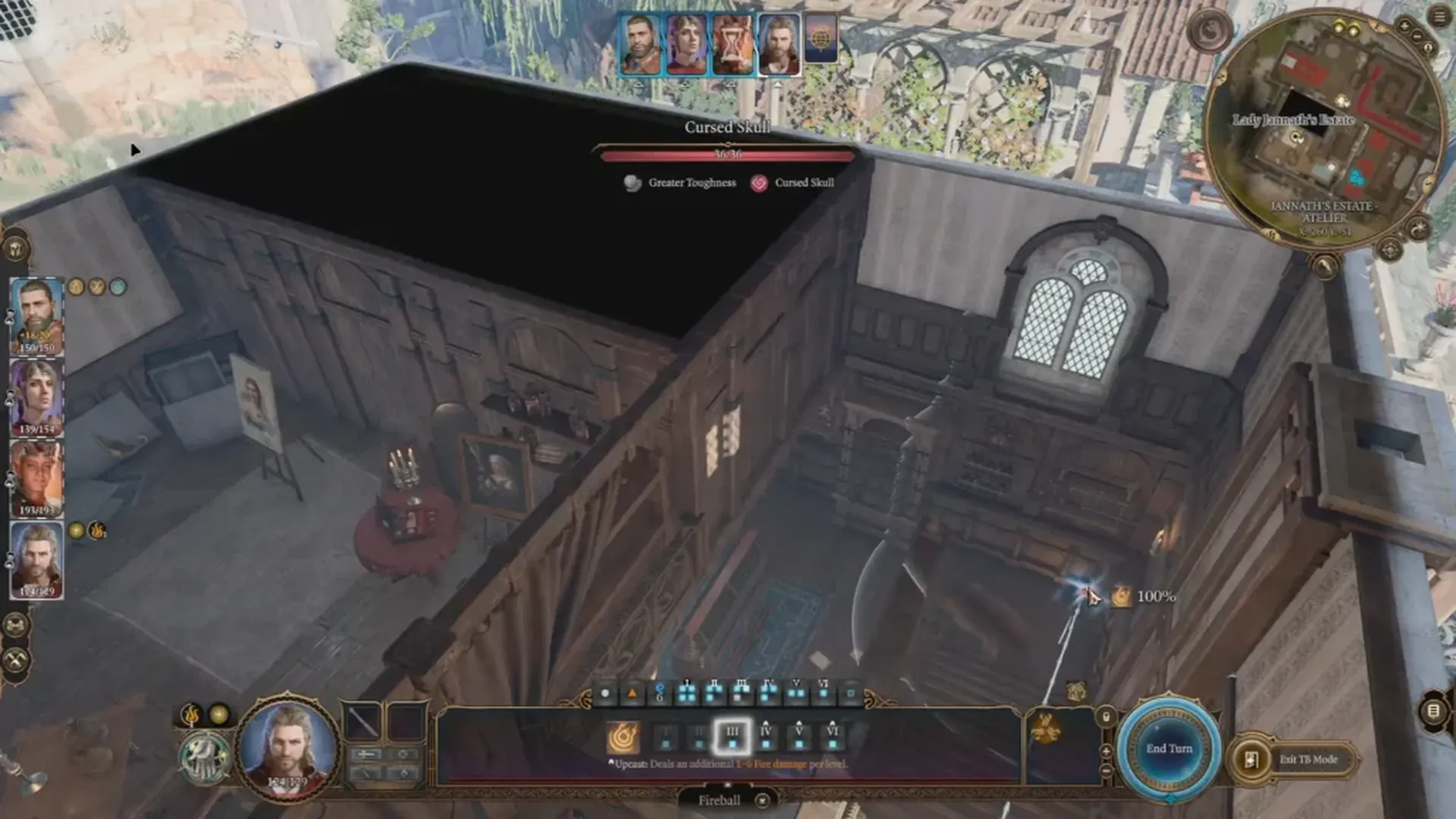Screen dimensions: 1456x819
Task: Cancel Fireball with the X icon beside its label
Action: [762, 801]
